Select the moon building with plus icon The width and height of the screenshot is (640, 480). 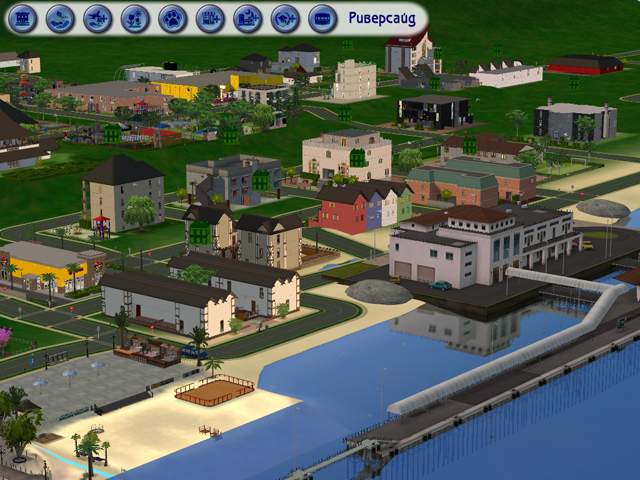(x=247, y=17)
